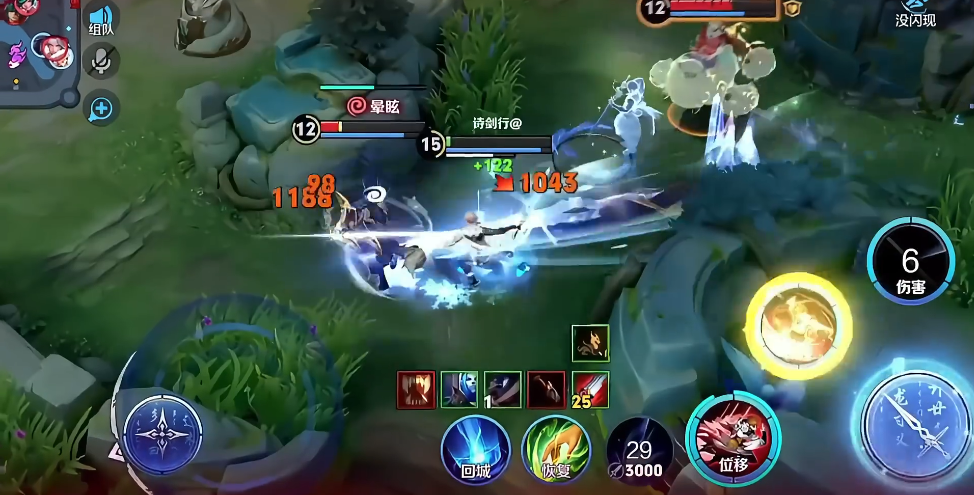Use the horned figure item above the row

(590, 344)
